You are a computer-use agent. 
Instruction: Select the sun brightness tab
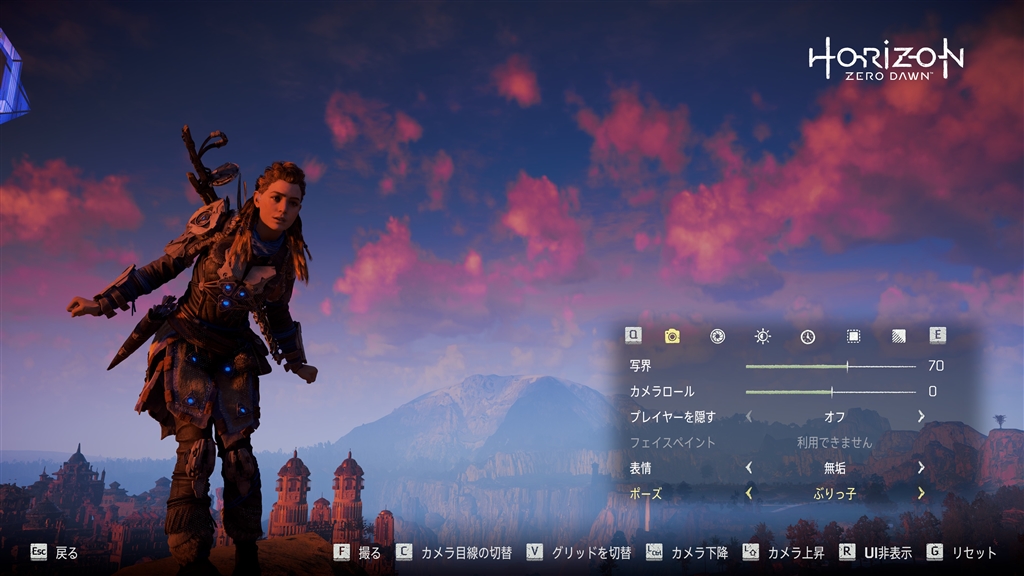click(762, 336)
